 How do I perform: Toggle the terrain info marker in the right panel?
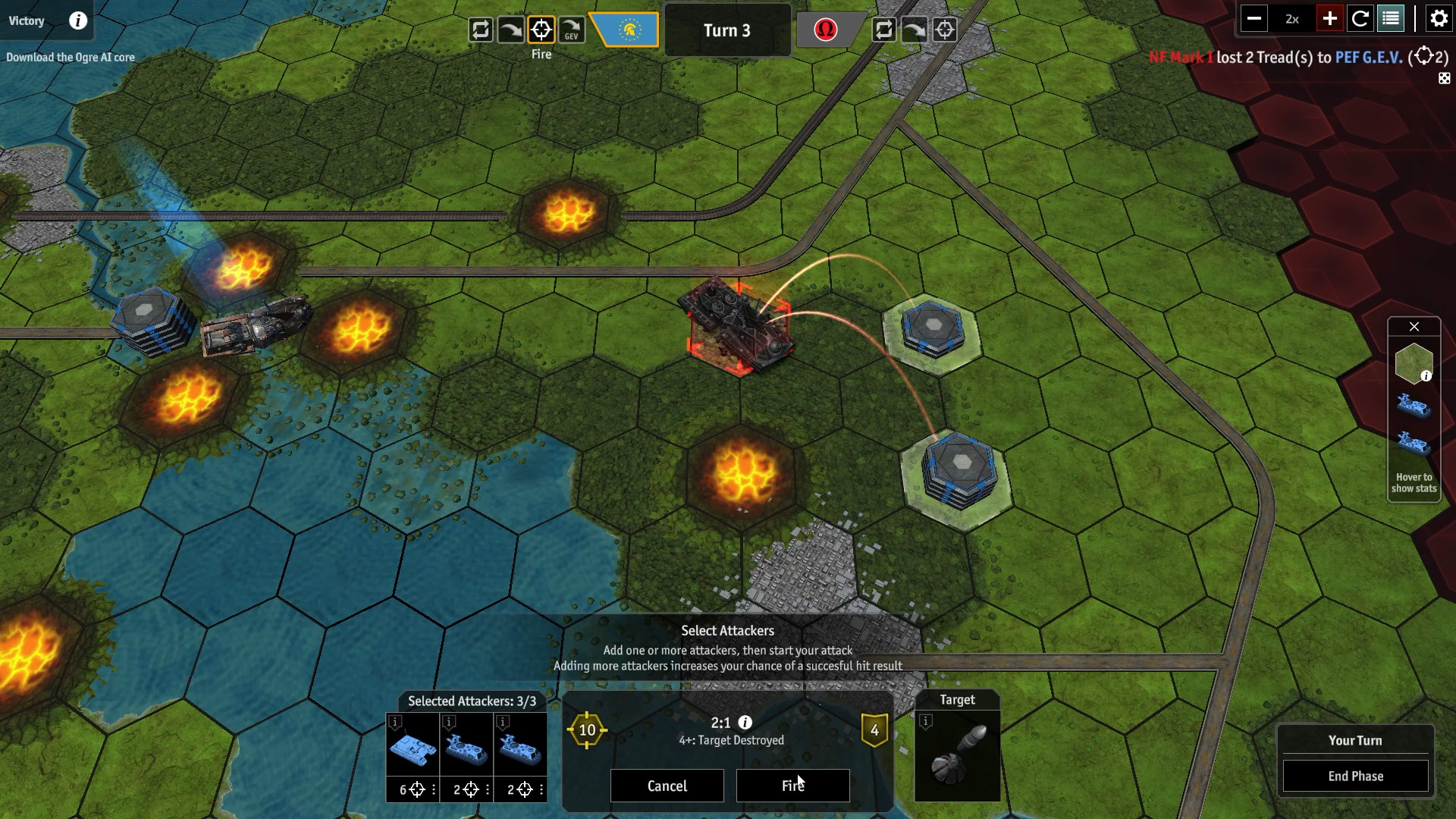coord(1427,375)
